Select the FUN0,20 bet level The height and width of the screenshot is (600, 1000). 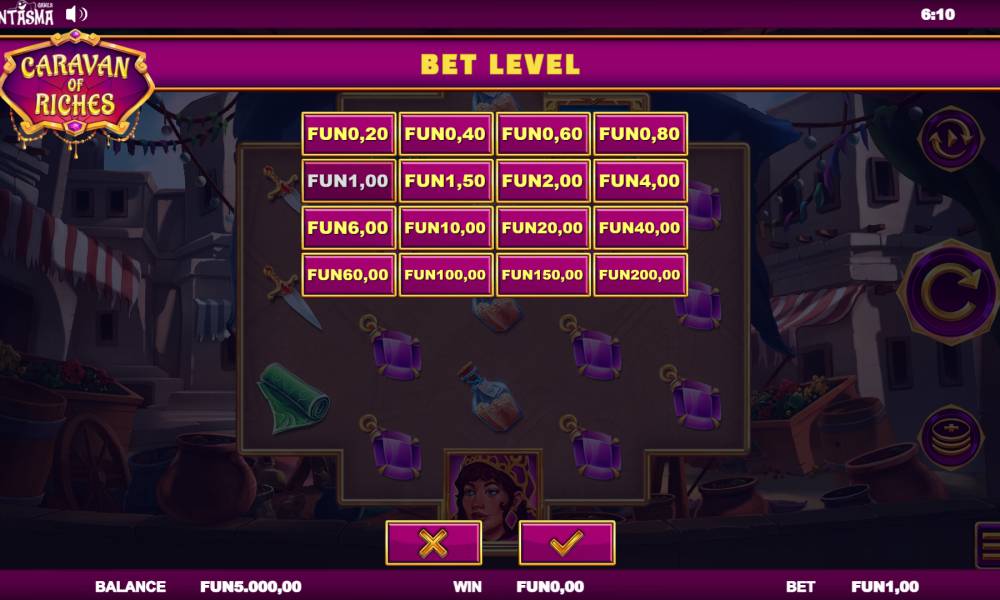point(348,134)
